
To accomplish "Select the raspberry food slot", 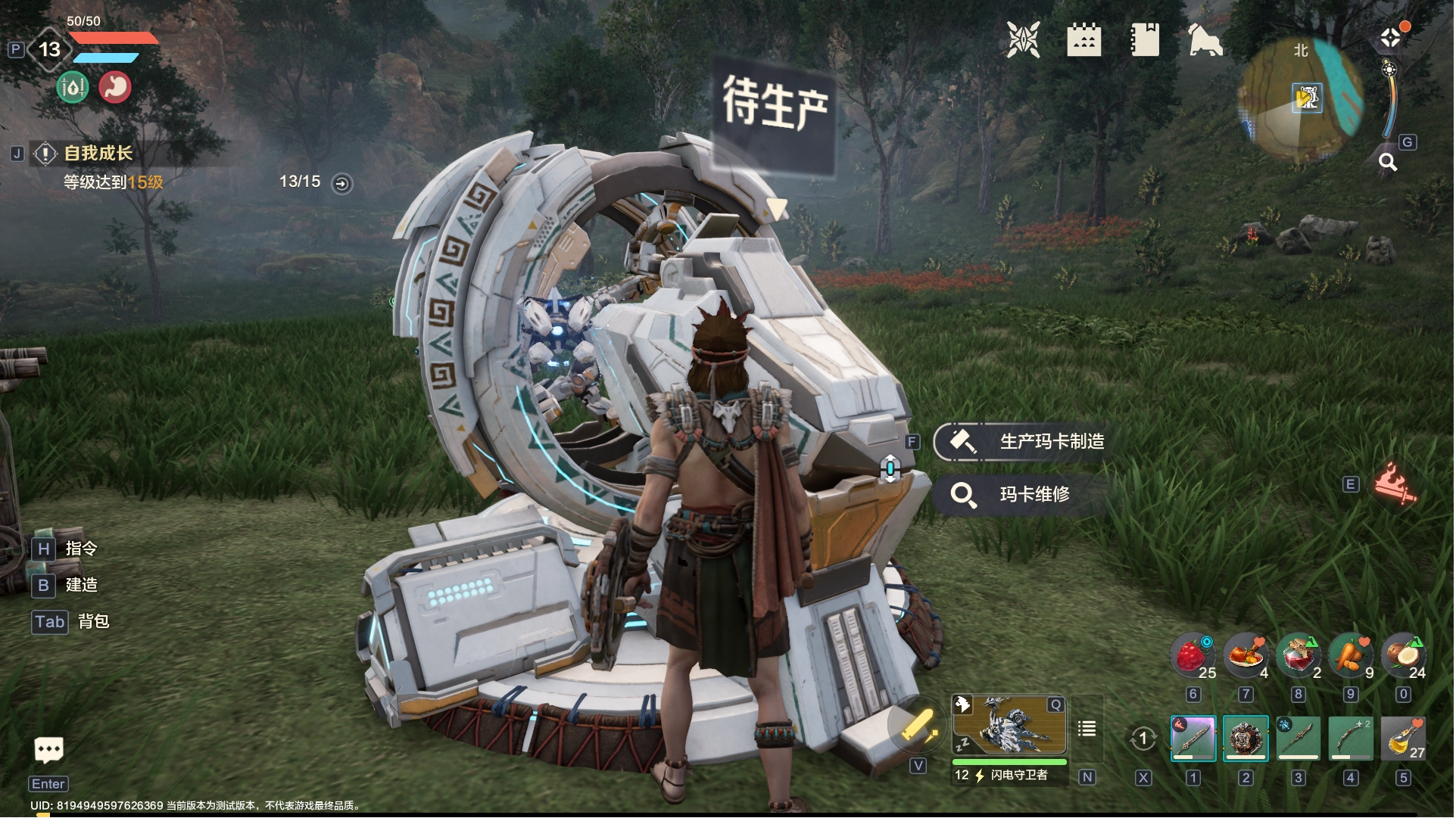I will tap(1193, 655).
